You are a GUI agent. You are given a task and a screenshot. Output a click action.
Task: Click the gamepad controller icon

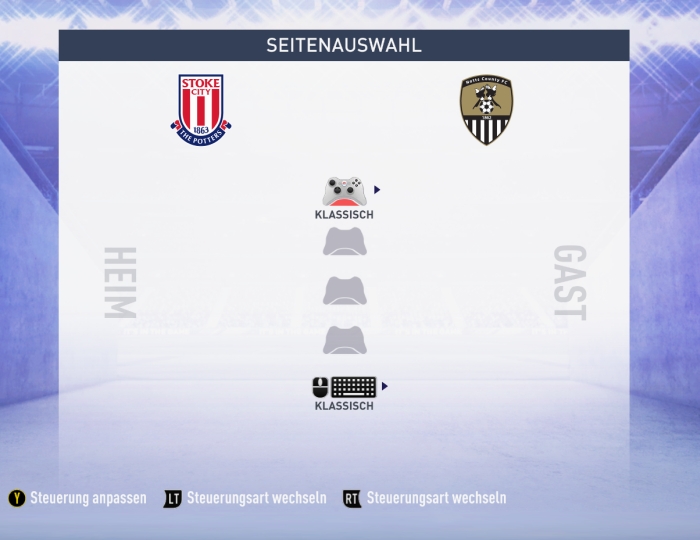345,191
